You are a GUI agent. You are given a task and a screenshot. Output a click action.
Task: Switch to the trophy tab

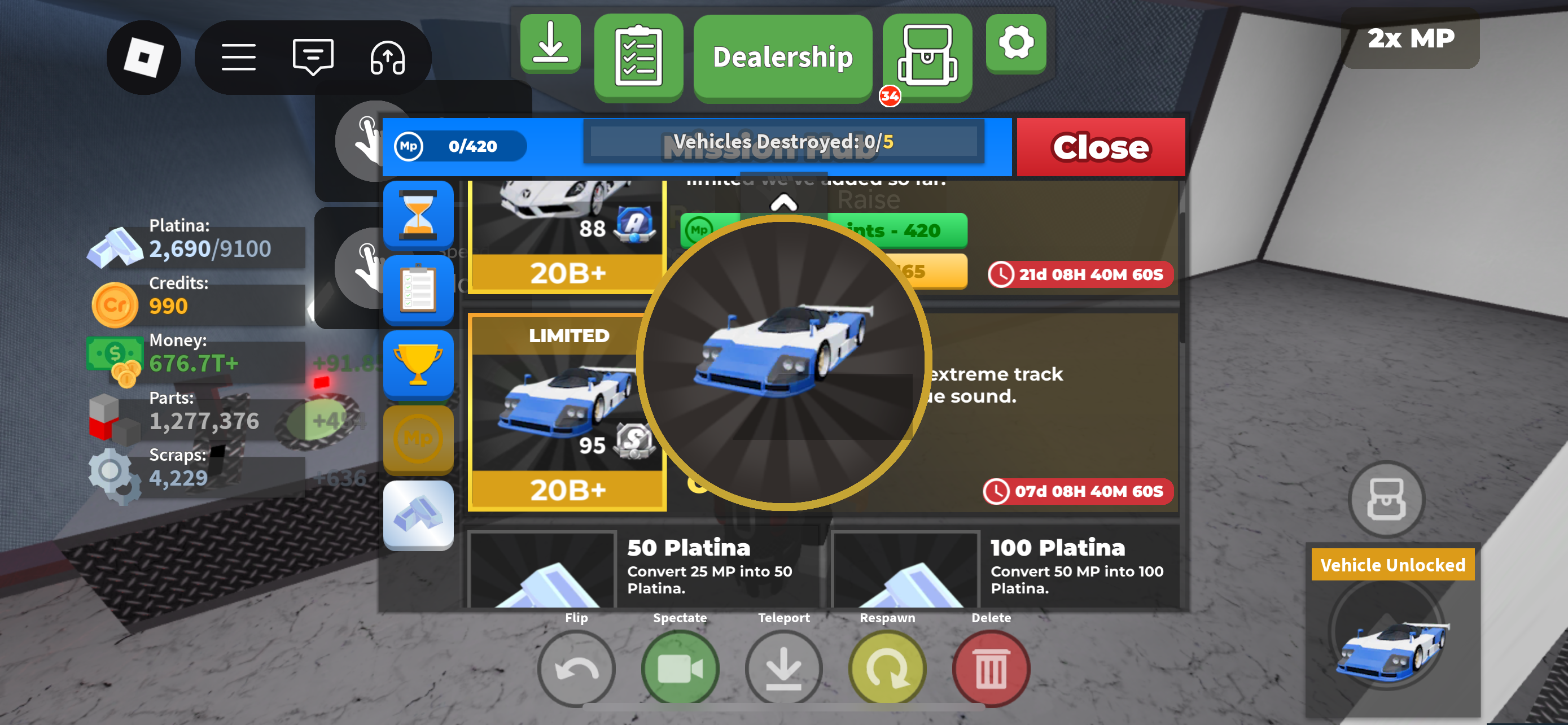click(x=418, y=365)
